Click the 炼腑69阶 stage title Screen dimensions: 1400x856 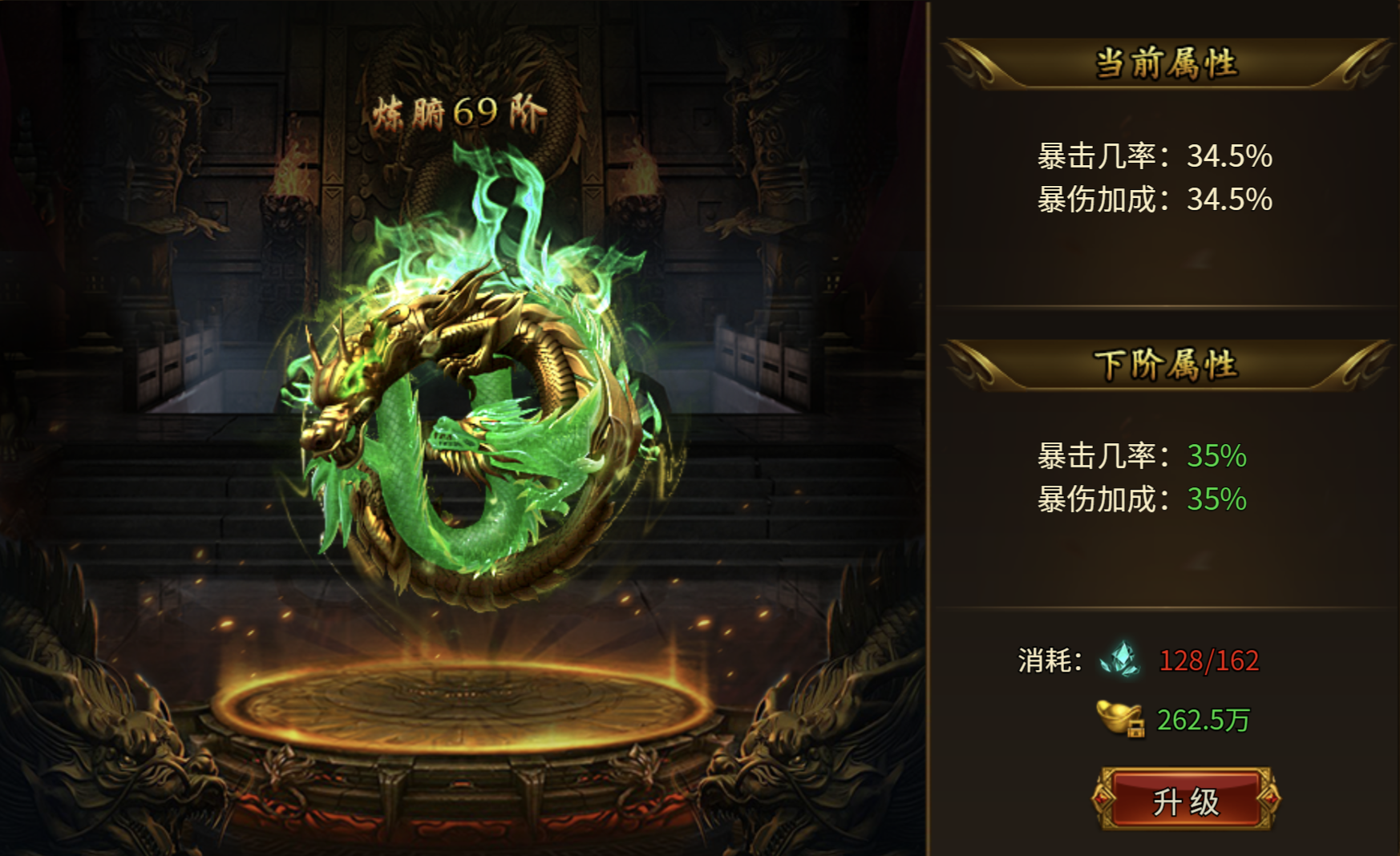[x=459, y=111]
